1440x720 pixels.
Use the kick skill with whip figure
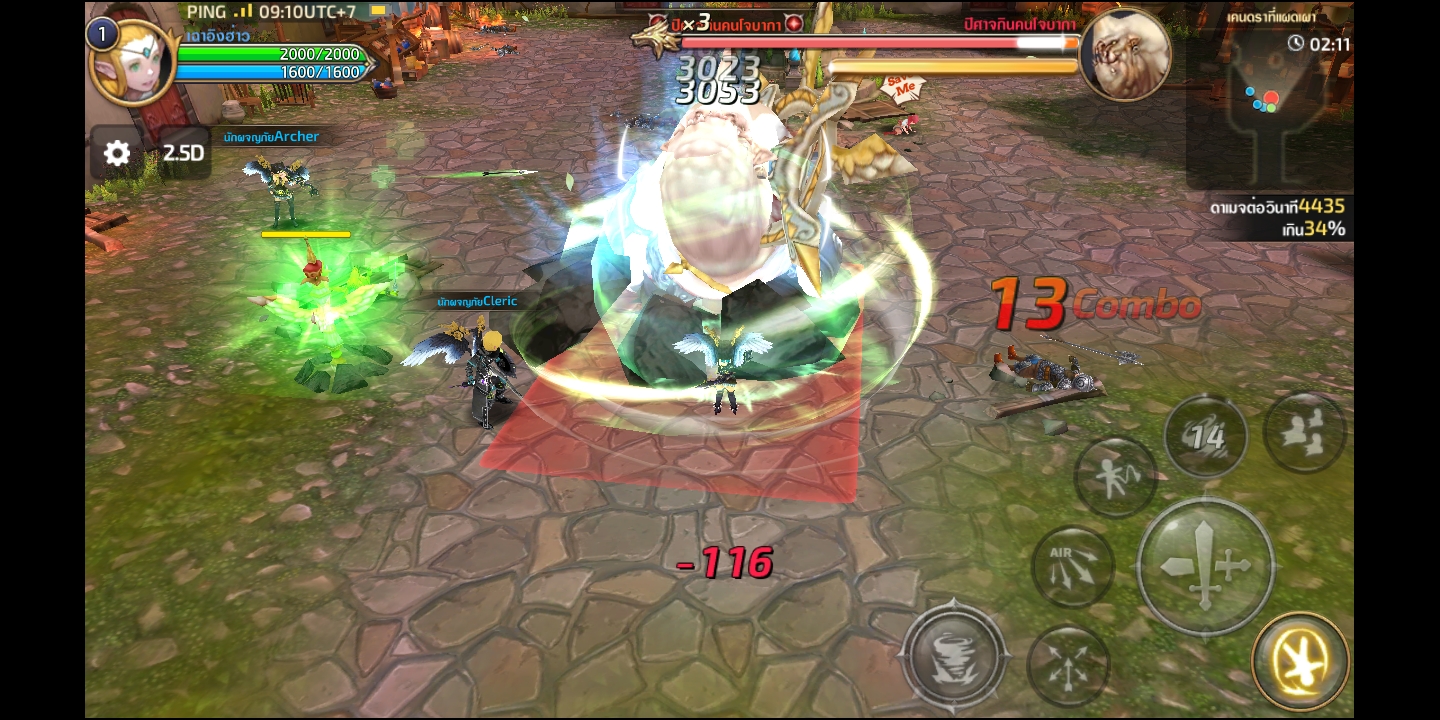point(1115,477)
